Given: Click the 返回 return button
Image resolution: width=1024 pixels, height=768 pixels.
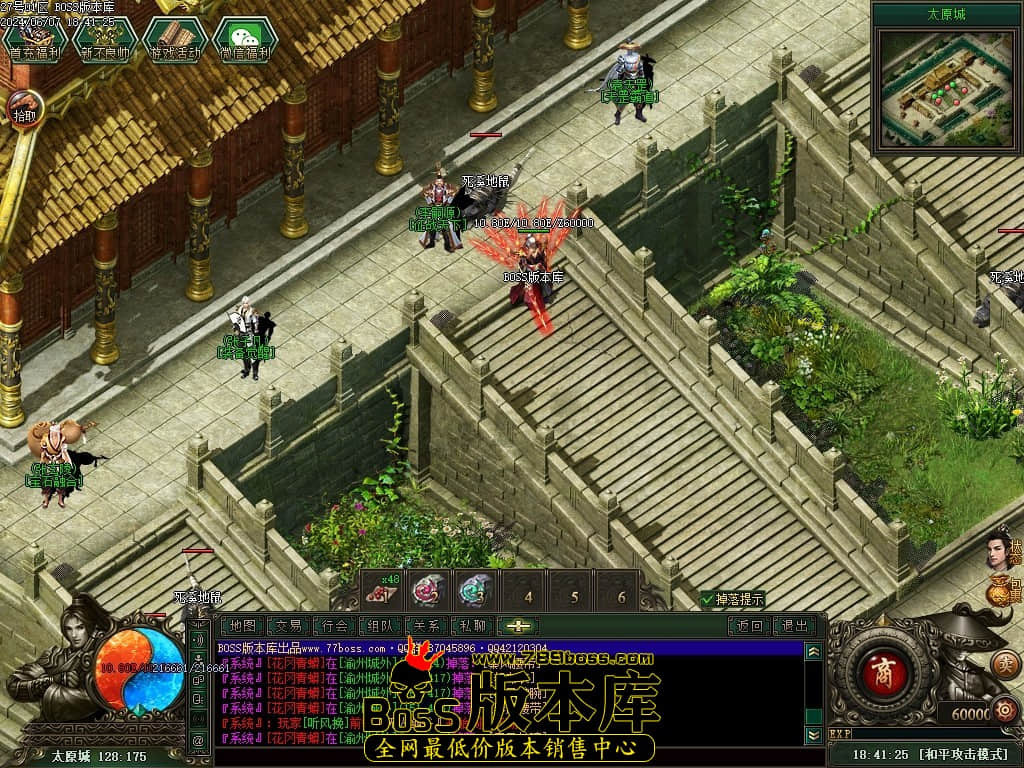Looking at the screenshot, I should pyautogui.click(x=750, y=626).
